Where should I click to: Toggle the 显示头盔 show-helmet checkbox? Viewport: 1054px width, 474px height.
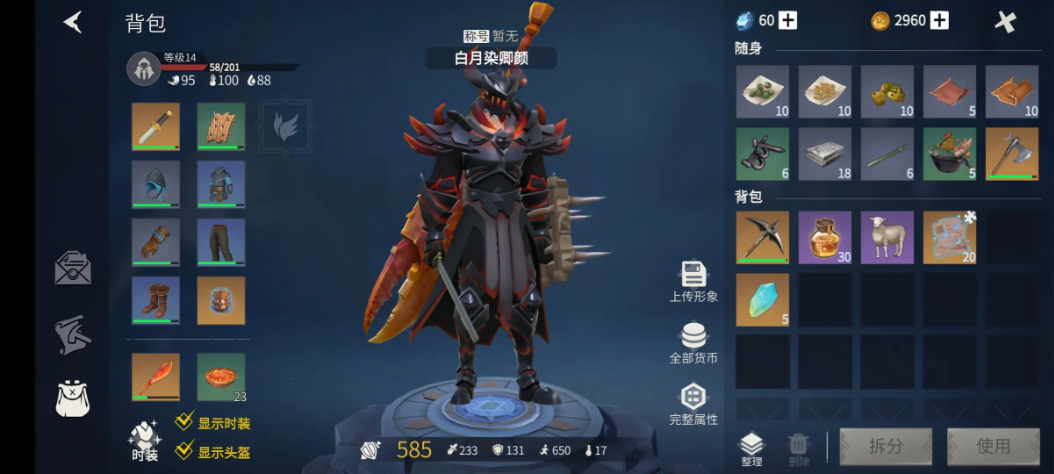coord(184,451)
